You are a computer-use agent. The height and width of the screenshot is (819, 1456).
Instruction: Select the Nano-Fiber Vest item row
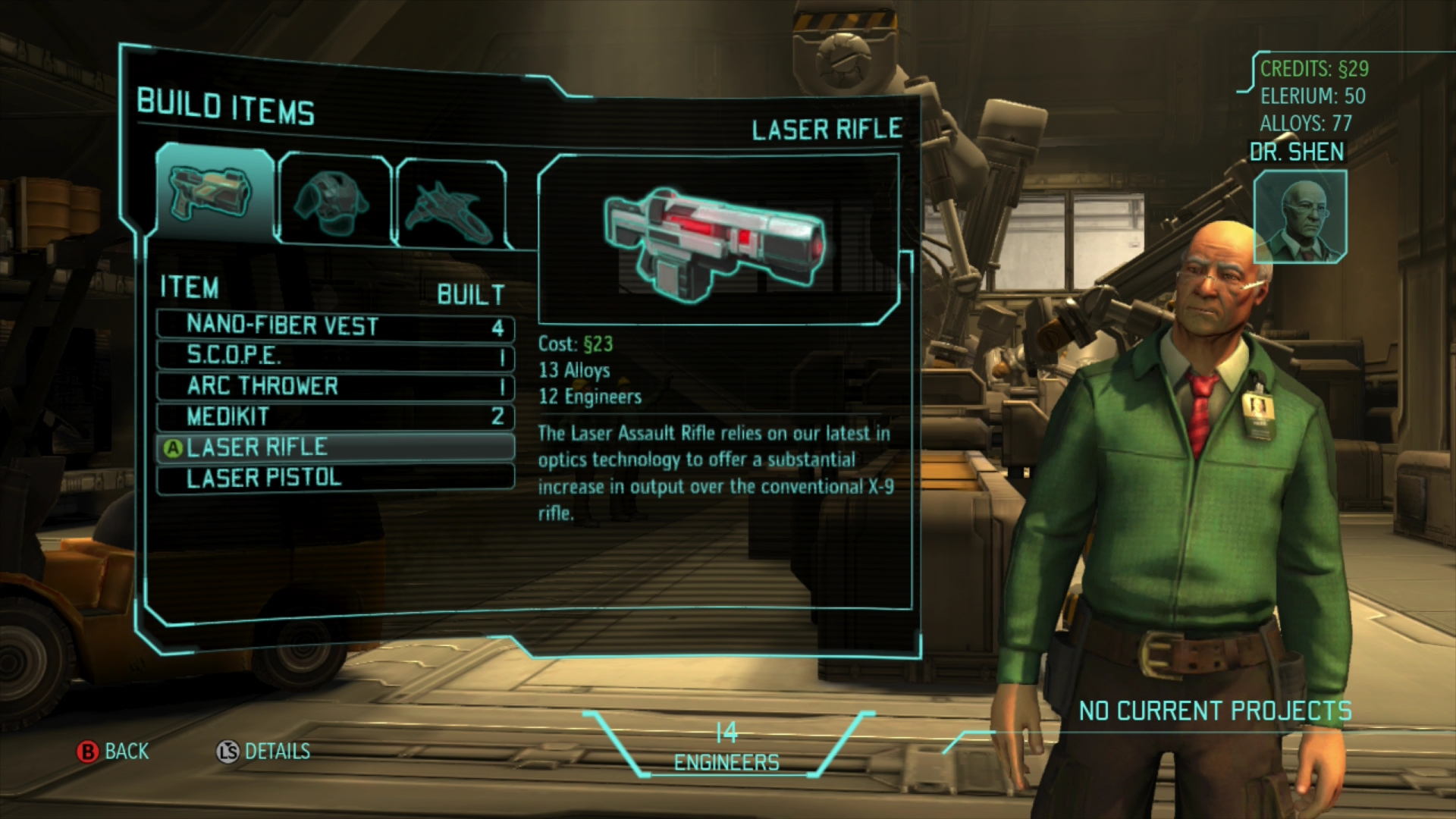(x=335, y=325)
